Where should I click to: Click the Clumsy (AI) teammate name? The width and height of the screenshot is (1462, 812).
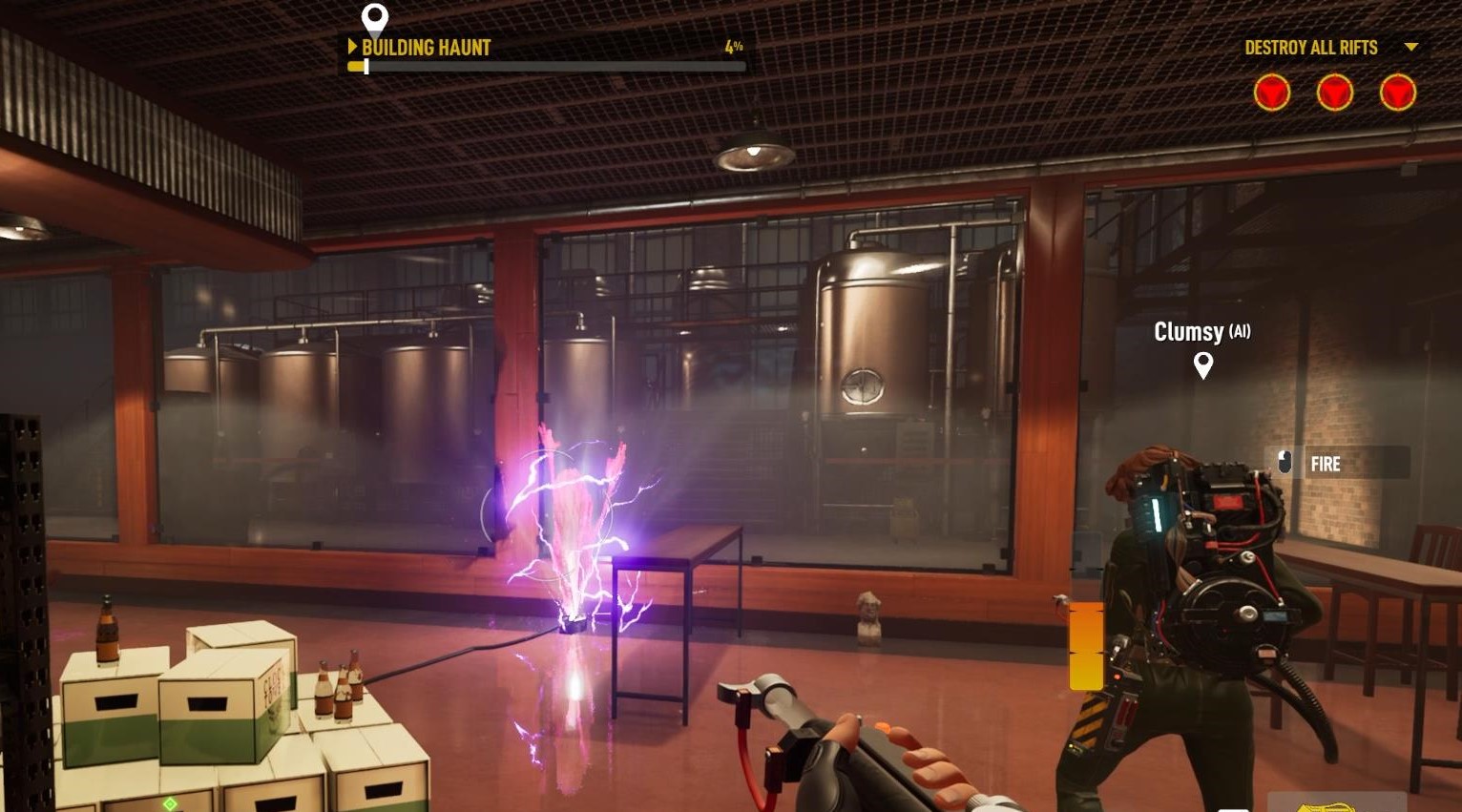coord(1201,332)
